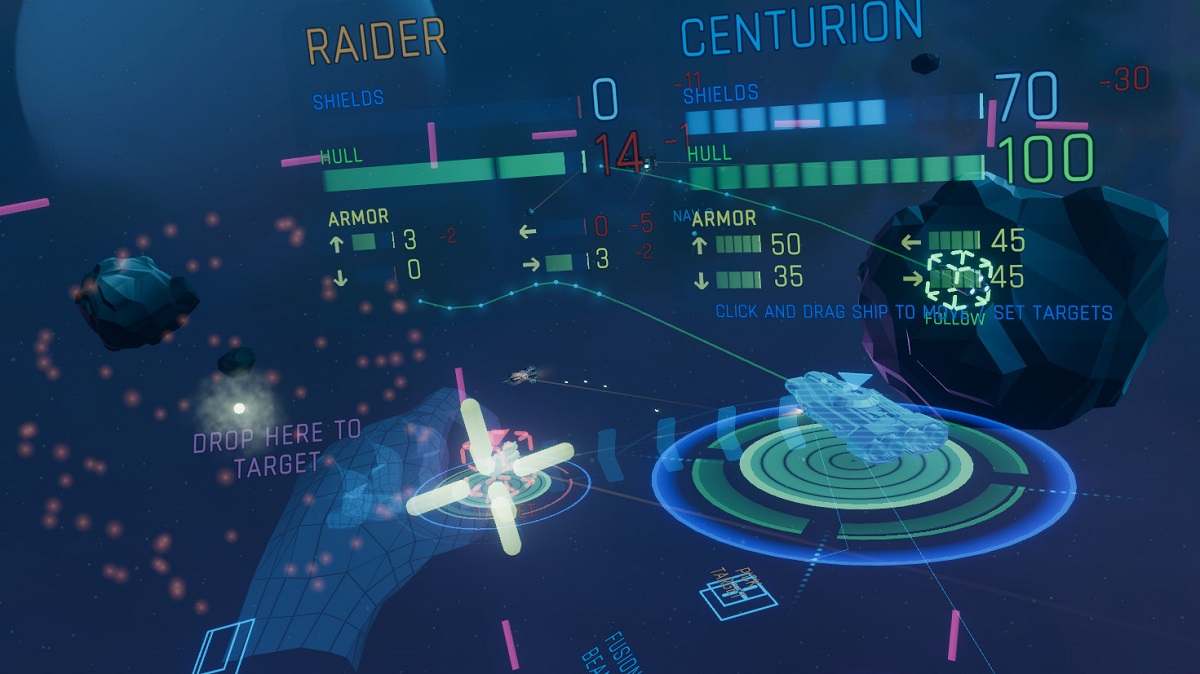Activate the Follow arrows icon

(x=956, y=279)
